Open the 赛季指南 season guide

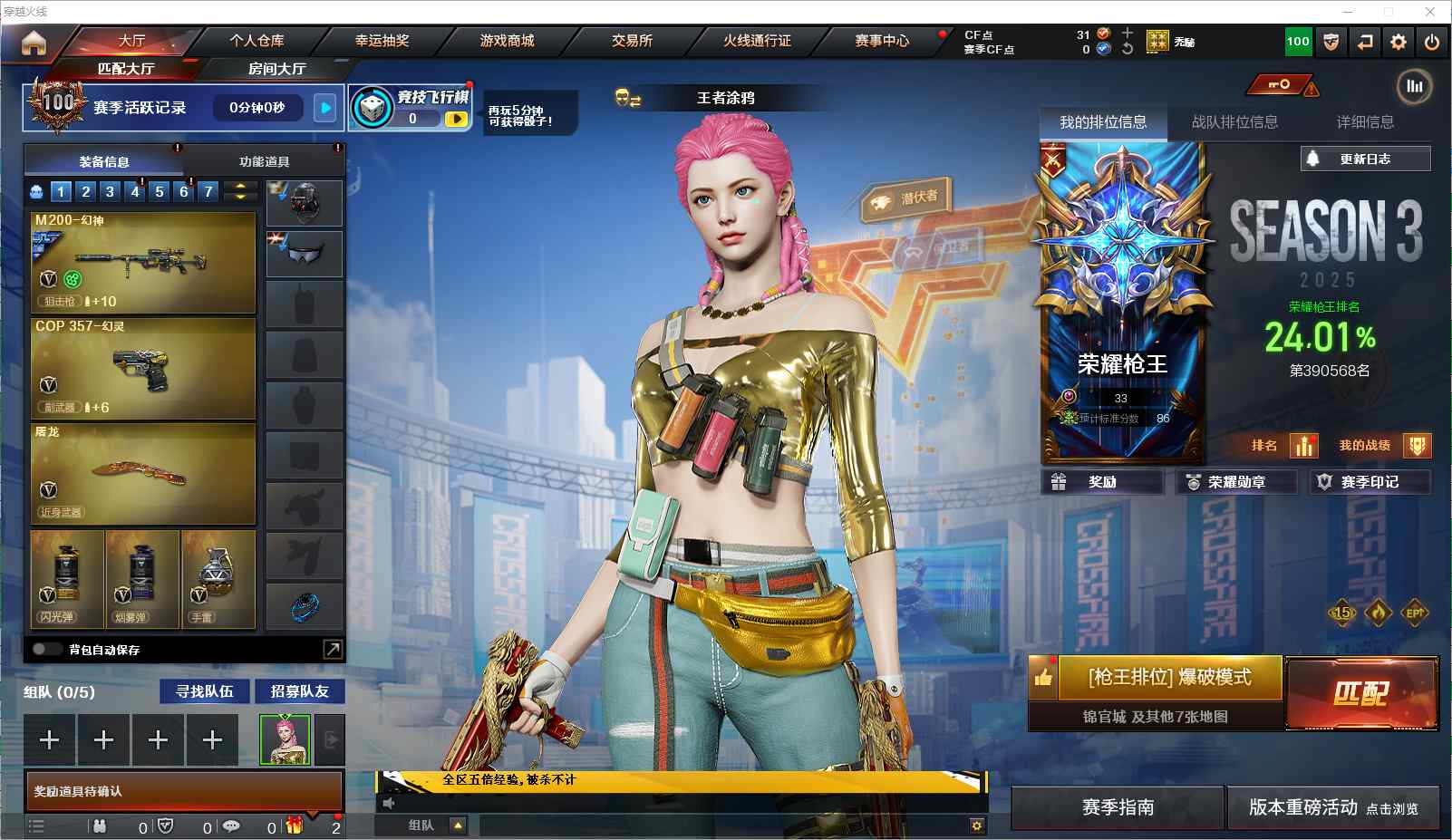1118,806
